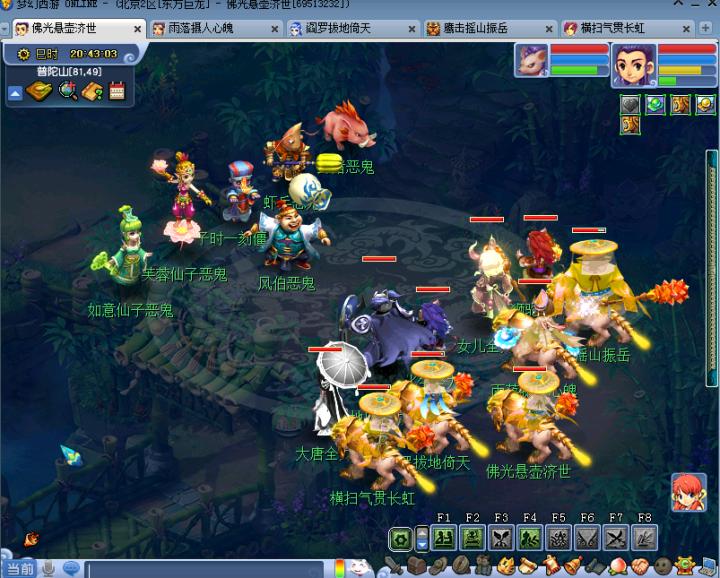Viewport: 720px width, 578px height.
Task: Open the calendar events icon
Action: 117,92
